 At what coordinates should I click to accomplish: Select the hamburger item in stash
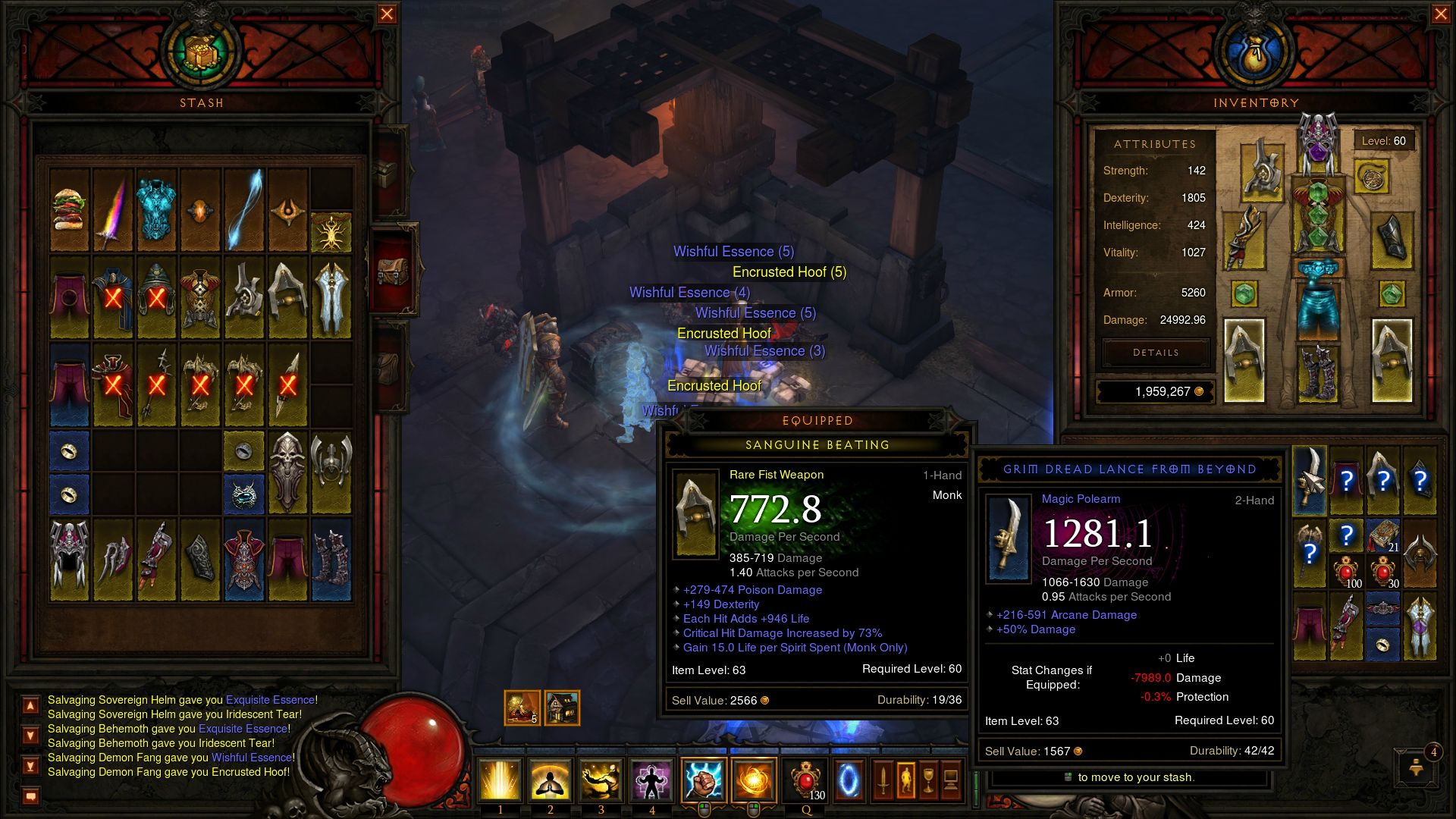[70, 210]
